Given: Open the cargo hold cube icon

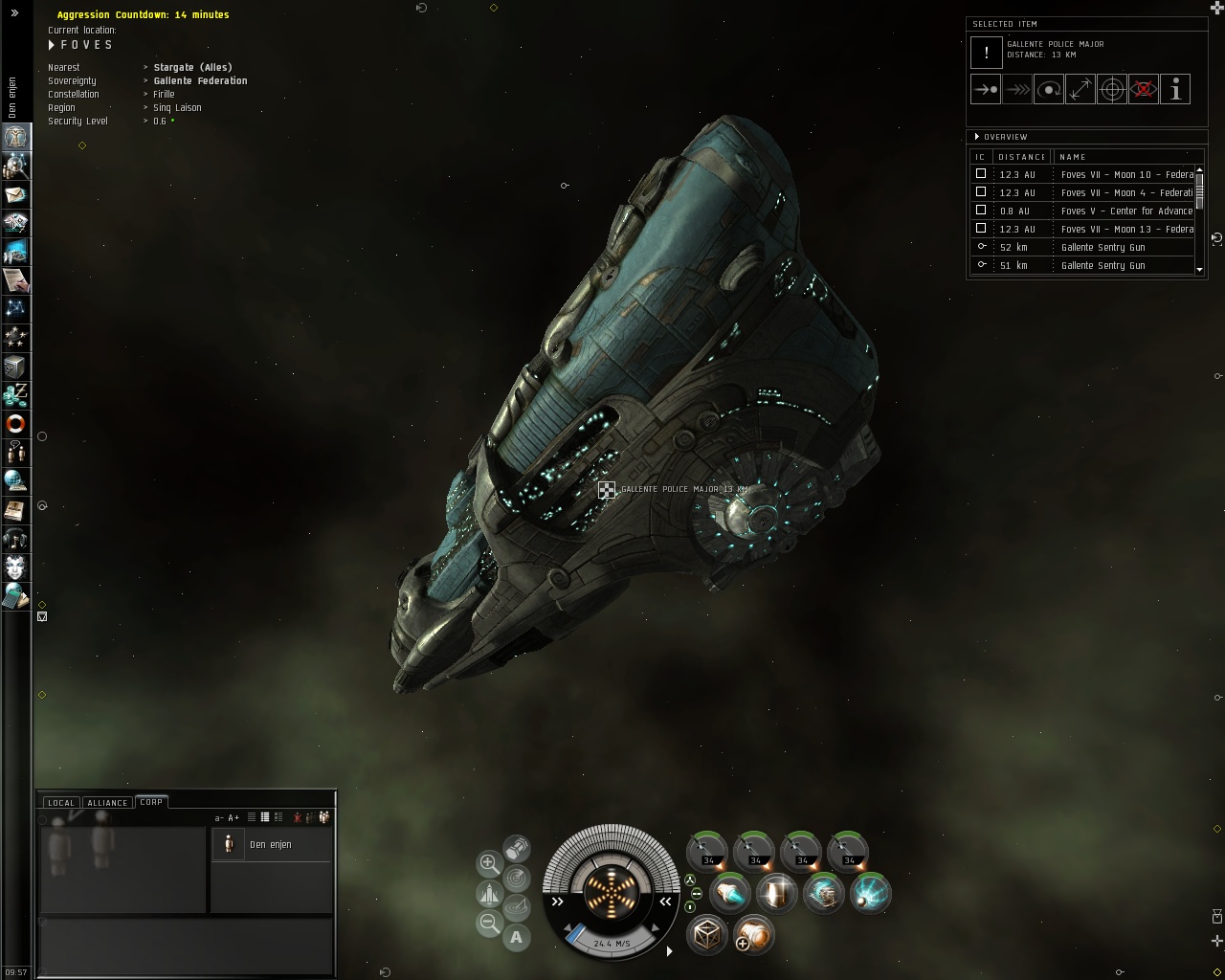Looking at the screenshot, I should tap(707, 935).
